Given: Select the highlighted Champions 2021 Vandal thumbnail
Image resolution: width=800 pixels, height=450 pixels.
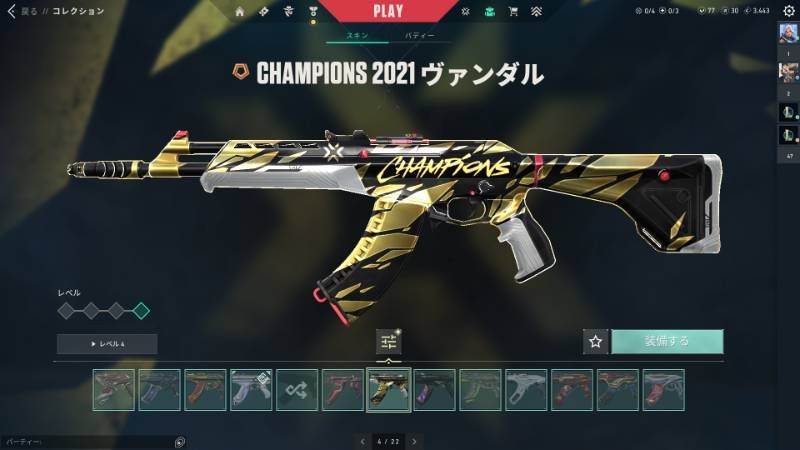Looking at the screenshot, I should point(389,390).
